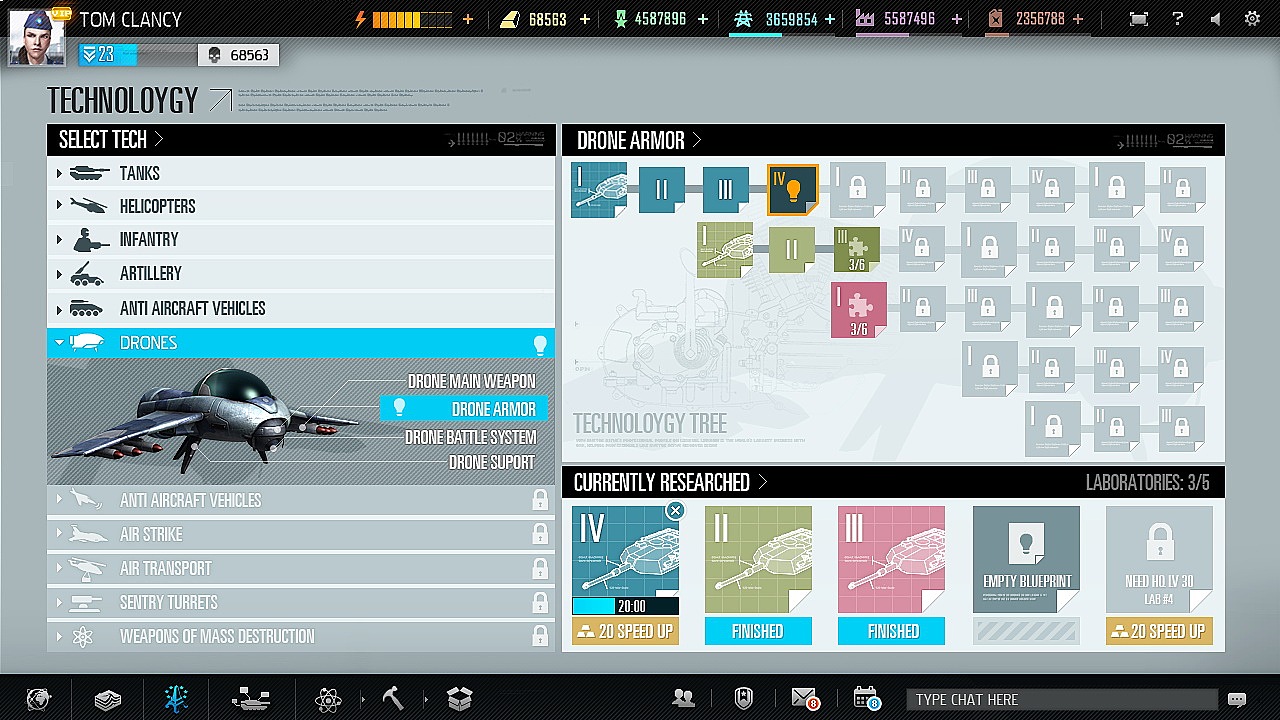
Task: Click the Type Chat Here field
Action: click(x=1060, y=699)
